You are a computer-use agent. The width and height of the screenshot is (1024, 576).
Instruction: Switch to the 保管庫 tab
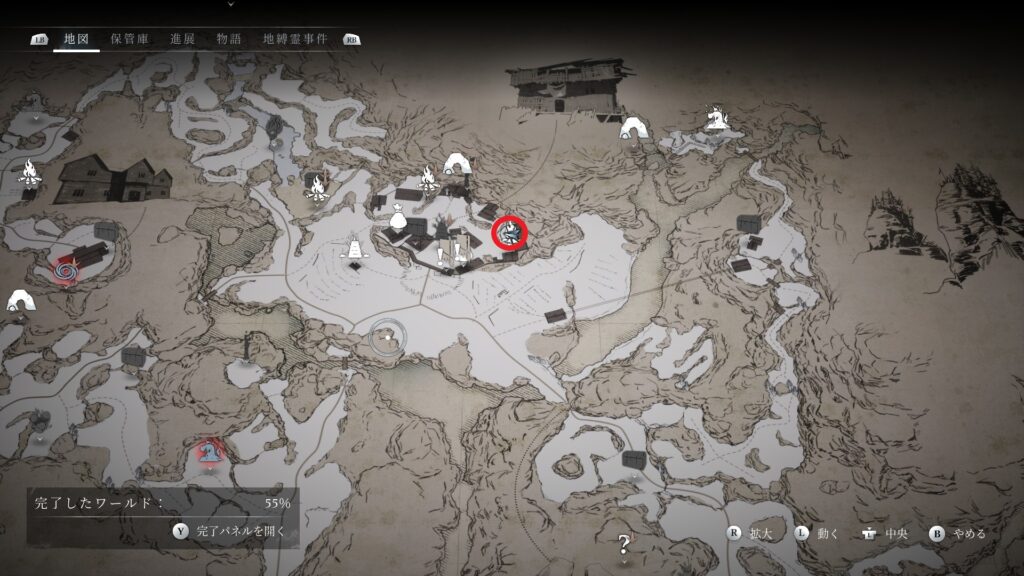pyautogui.click(x=130, y=39)
